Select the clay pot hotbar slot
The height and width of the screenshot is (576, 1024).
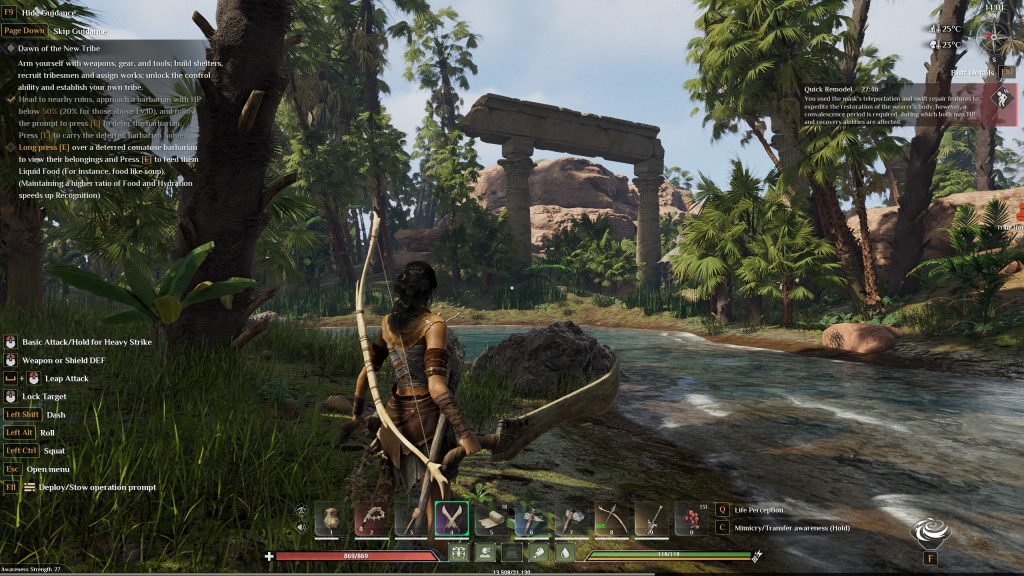pos(331,518)
